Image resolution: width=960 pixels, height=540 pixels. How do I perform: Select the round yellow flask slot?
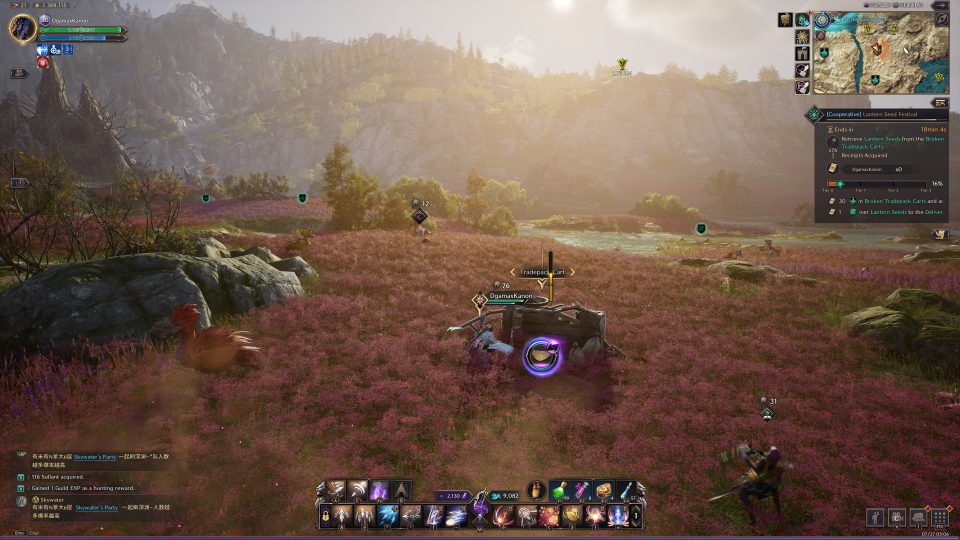[x=537, y=491]
